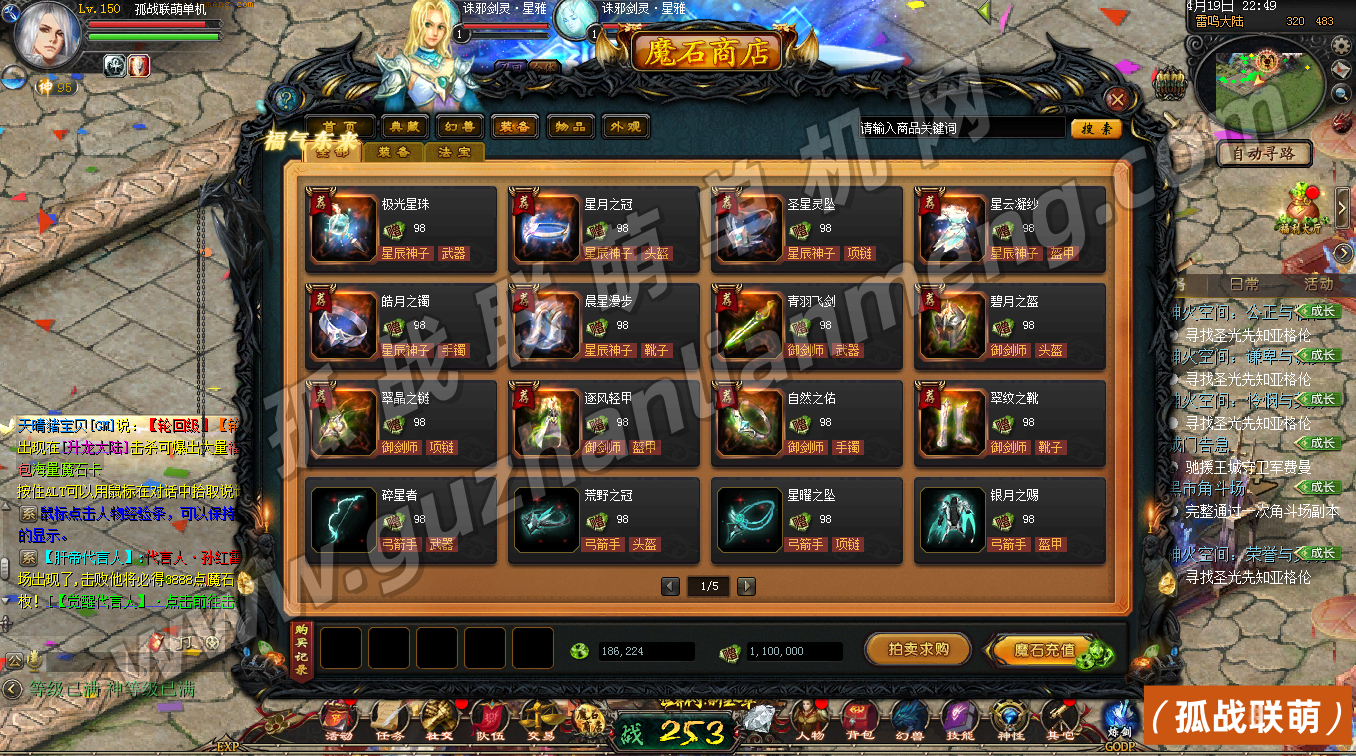Go to the next shop page

(x=746, y=586)
